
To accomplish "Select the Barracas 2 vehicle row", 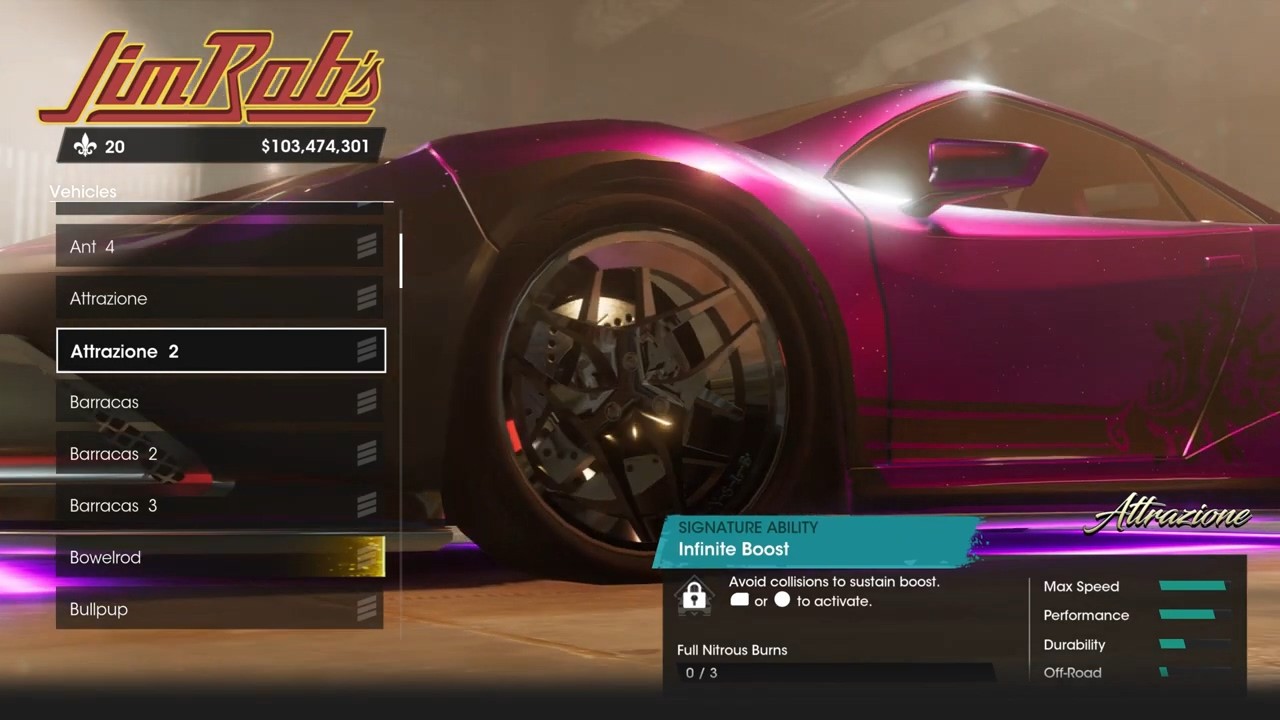I will tap(220, 454).
